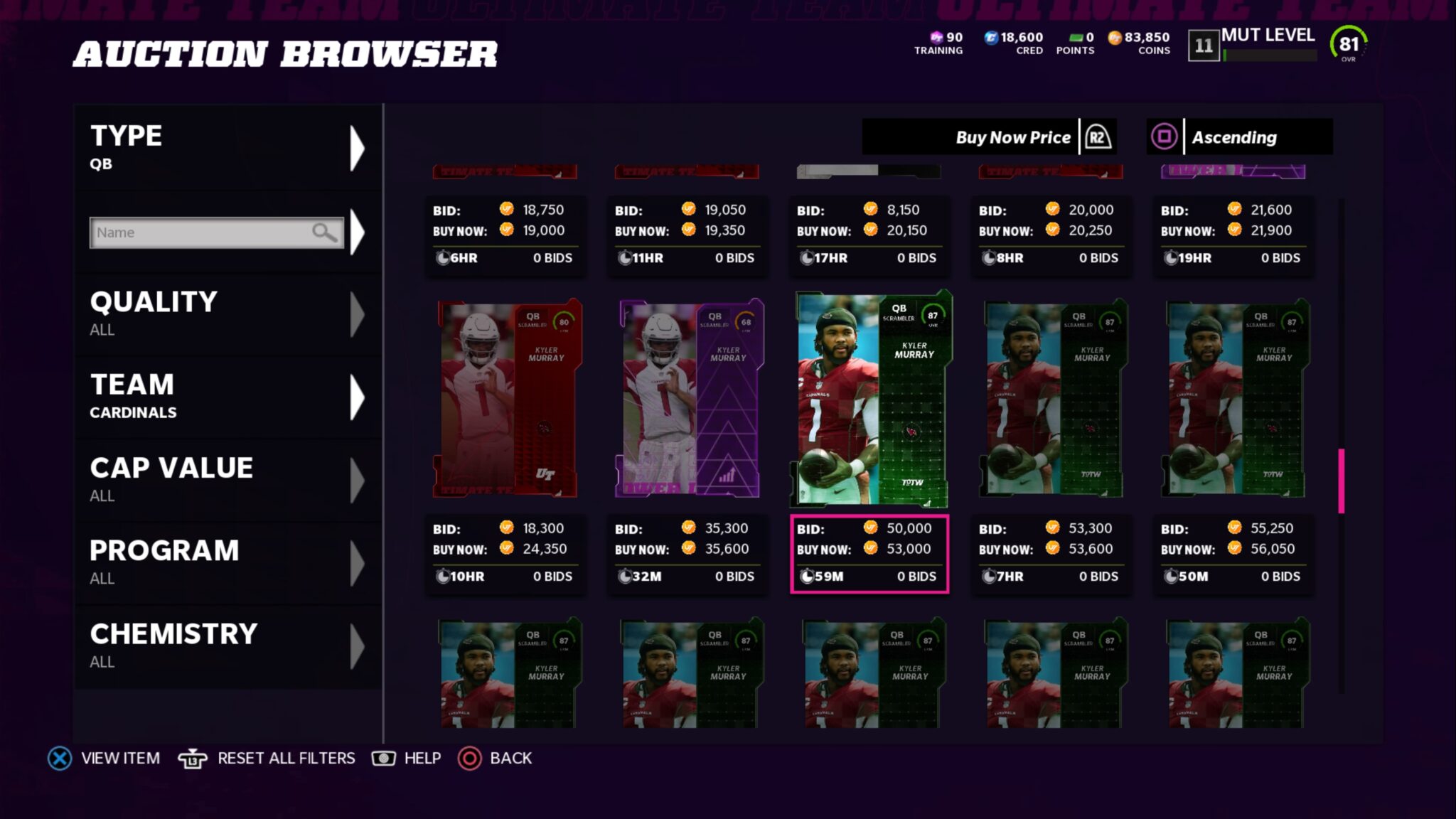Select the listing with 8,150 bid price
Screen dimensions: 1456x819
[x=869, y=232]
